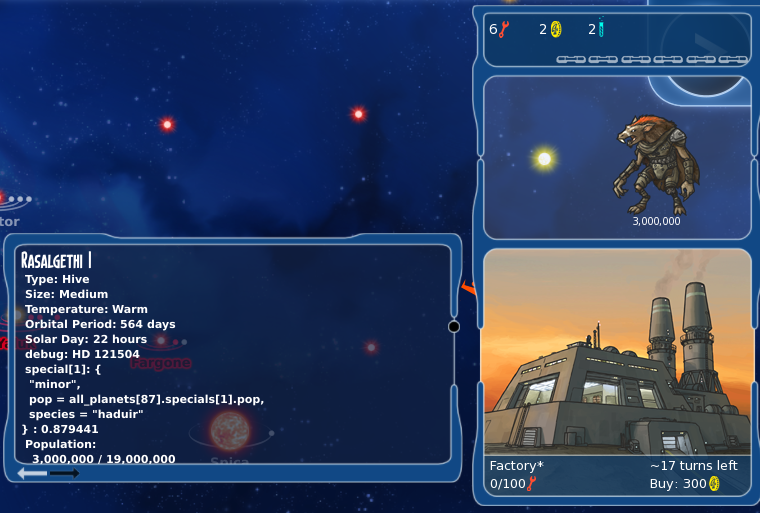Screen dimensions: 760x513
Task: Click the yellow coin credits icon
Action: pos(556,29)
